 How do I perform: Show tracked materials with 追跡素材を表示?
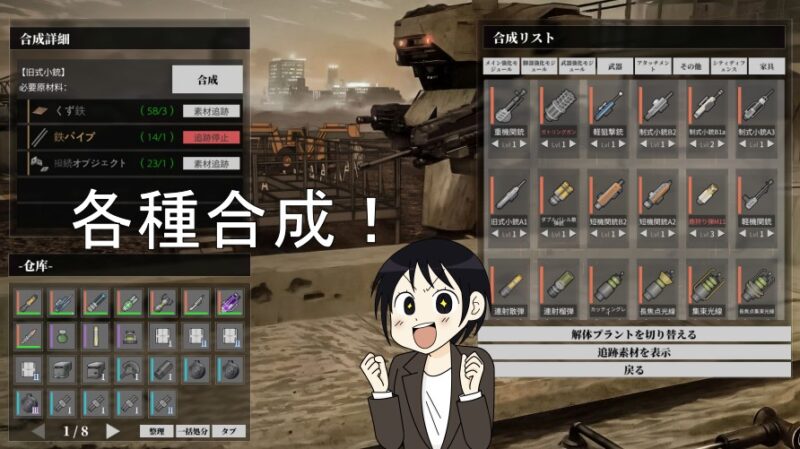[634, 352]
